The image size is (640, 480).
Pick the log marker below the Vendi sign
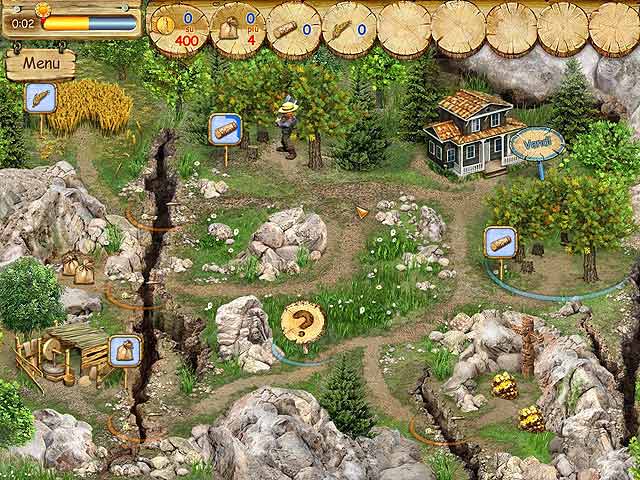[x=499, y=242]
